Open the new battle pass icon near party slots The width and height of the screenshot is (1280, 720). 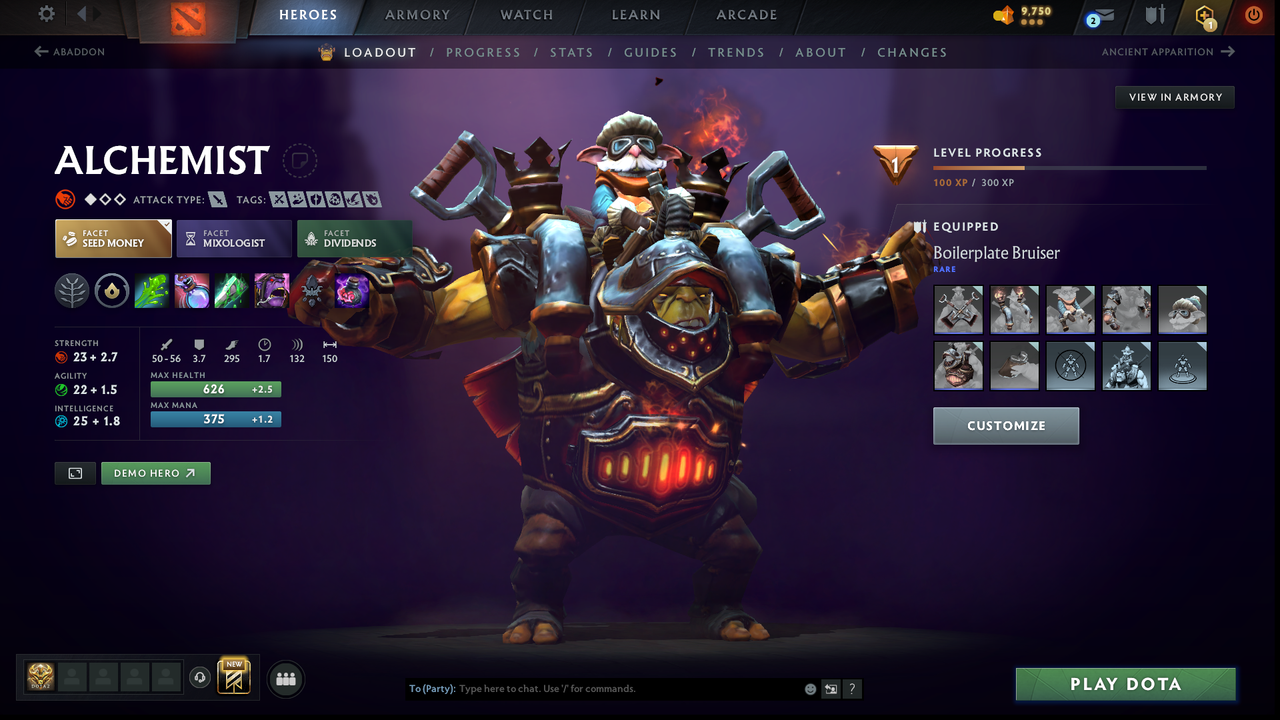coord(234,678)
